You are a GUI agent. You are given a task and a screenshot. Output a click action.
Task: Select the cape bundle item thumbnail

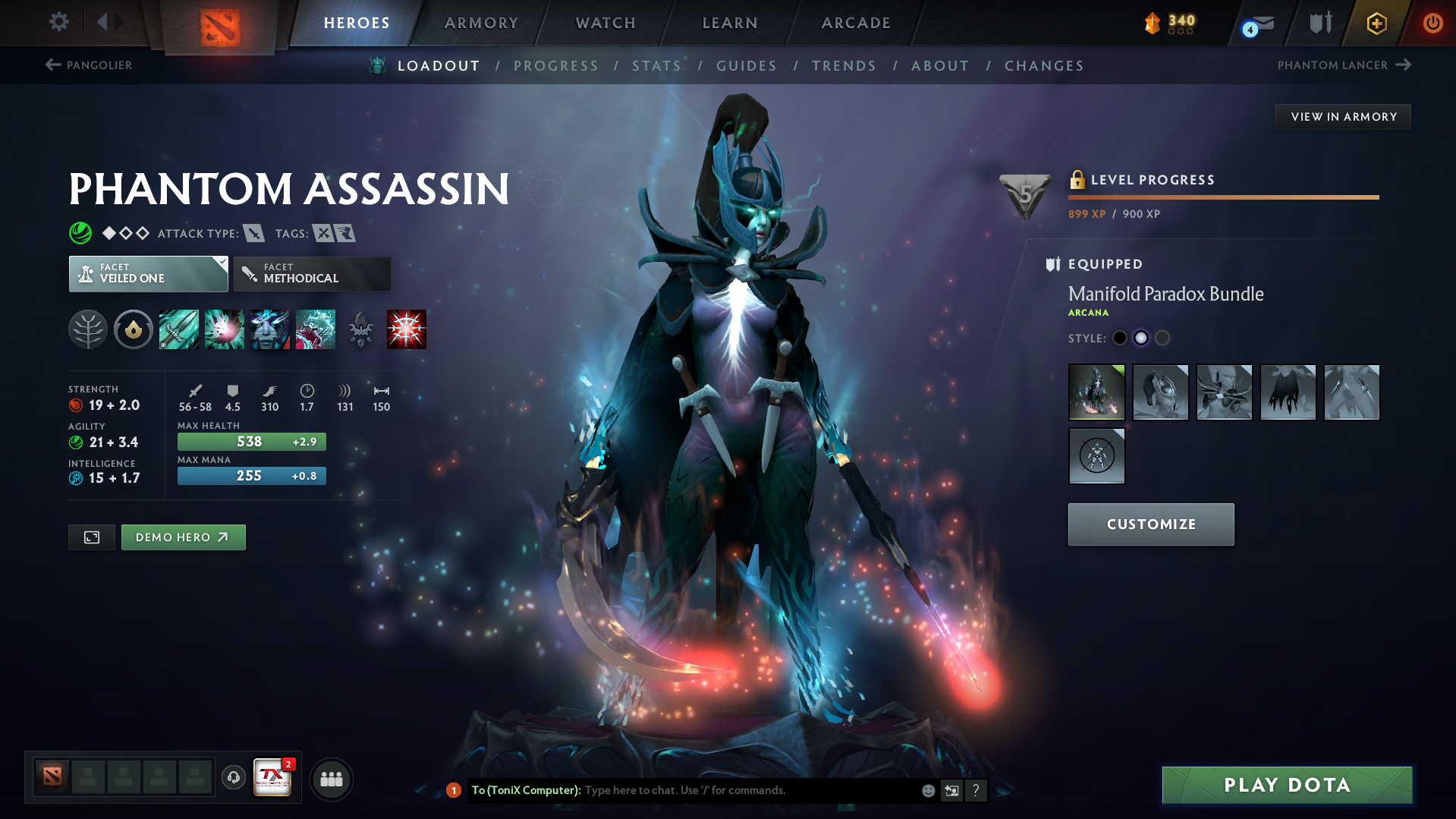1288,392
